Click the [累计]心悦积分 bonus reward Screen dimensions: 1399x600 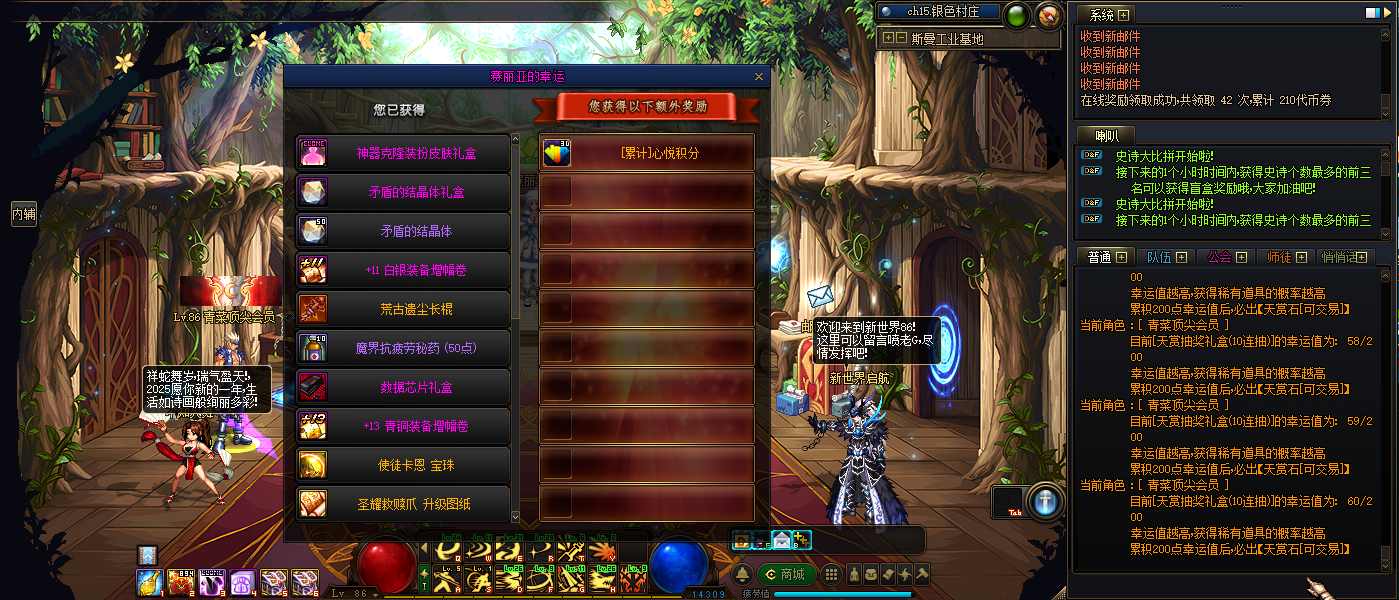tap(646, 153)
